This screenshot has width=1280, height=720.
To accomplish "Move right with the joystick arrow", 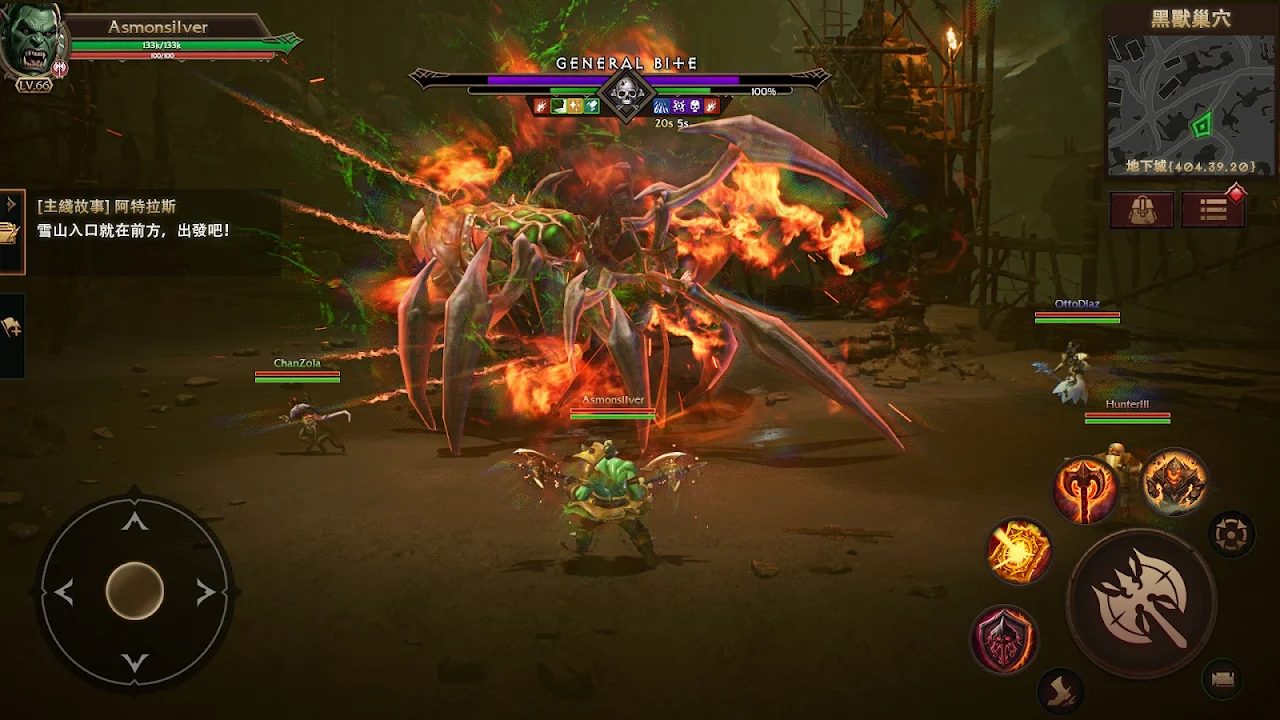I will [206, 592].
